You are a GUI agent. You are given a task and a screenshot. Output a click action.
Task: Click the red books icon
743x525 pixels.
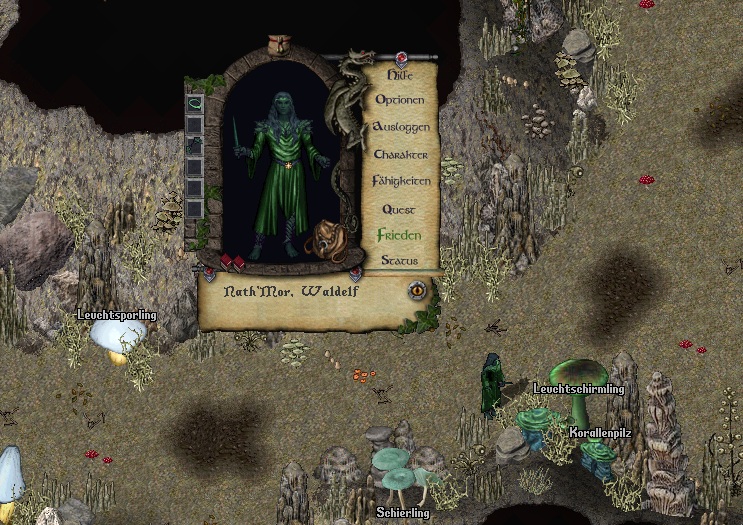[231, 262]
